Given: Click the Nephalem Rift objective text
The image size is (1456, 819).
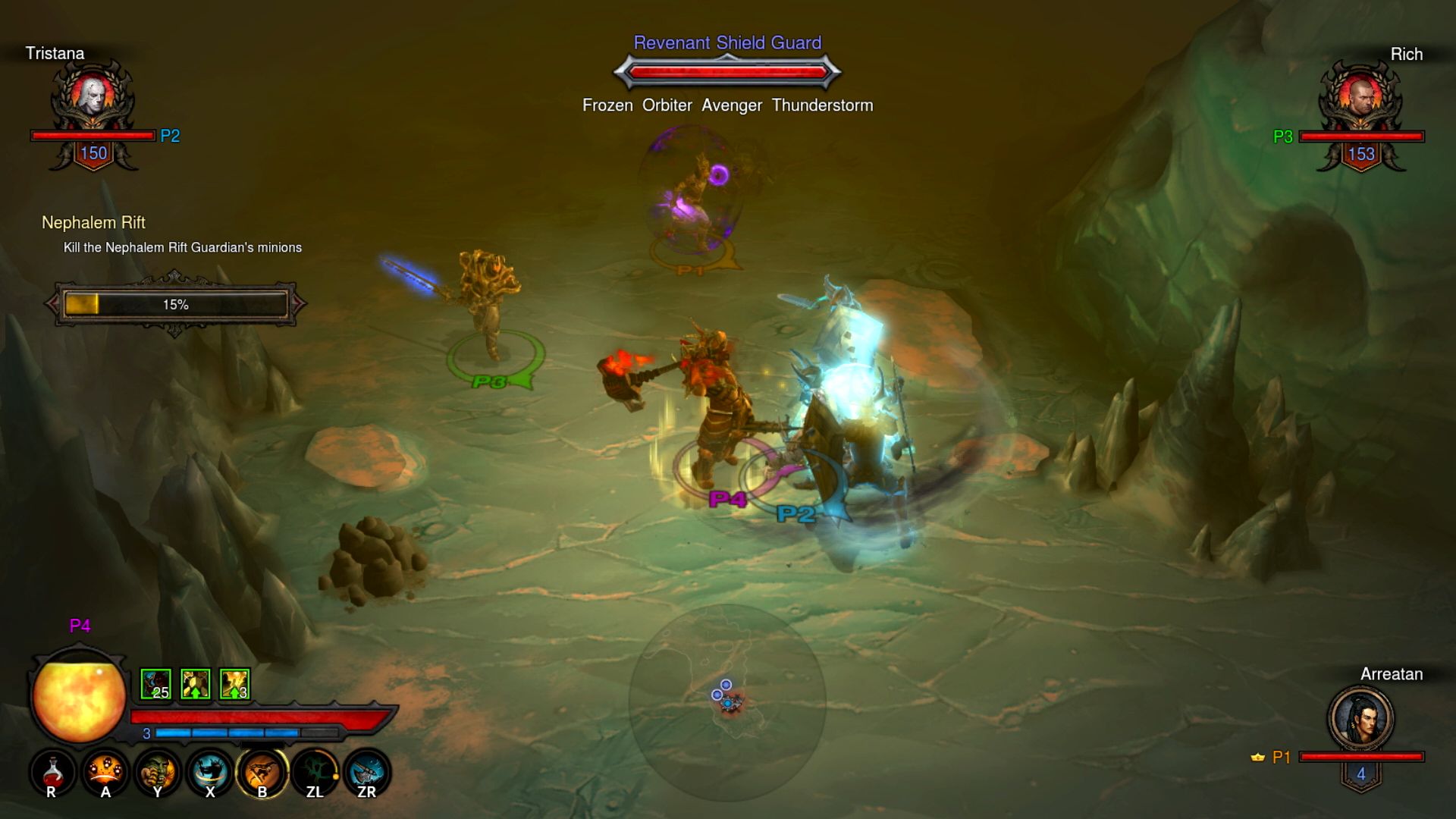Looking at the screenshot, I should [182, 247].
